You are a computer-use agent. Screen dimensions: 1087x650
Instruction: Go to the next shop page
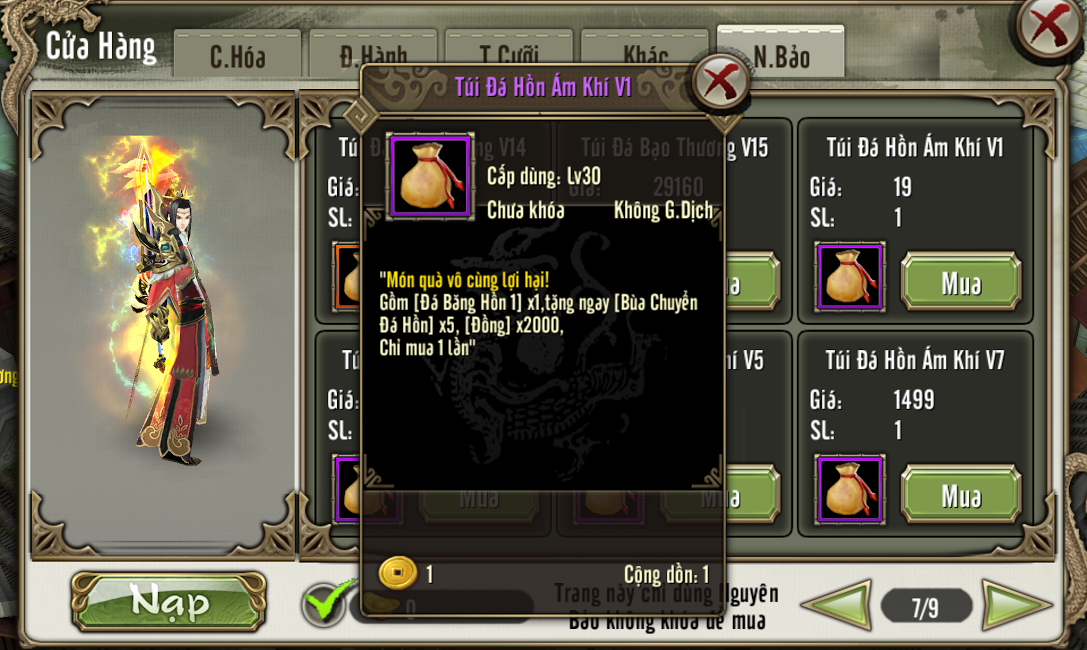[x=1016, y=606]
